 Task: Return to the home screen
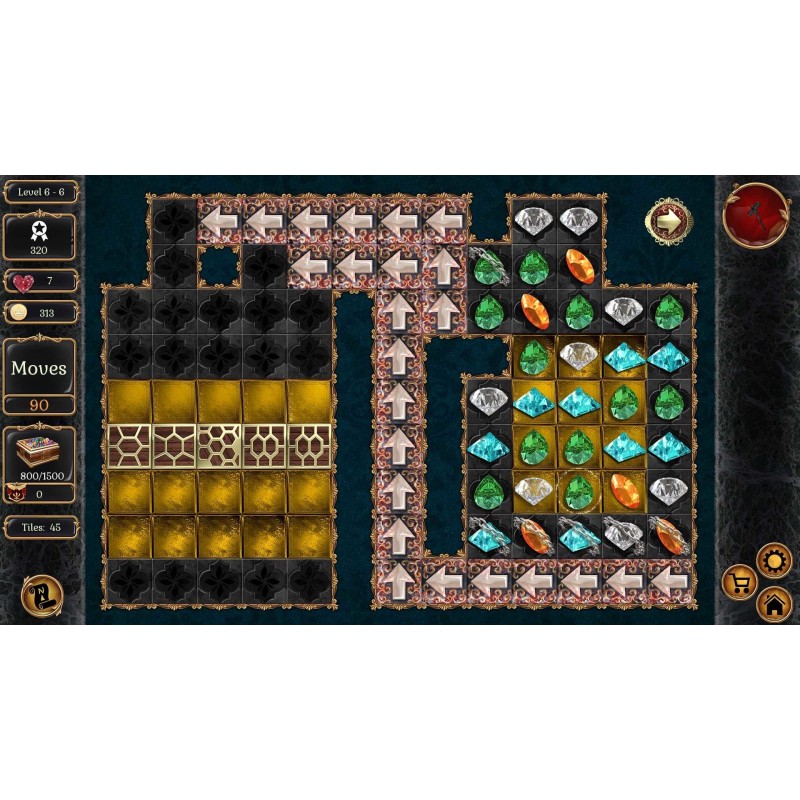774,604
